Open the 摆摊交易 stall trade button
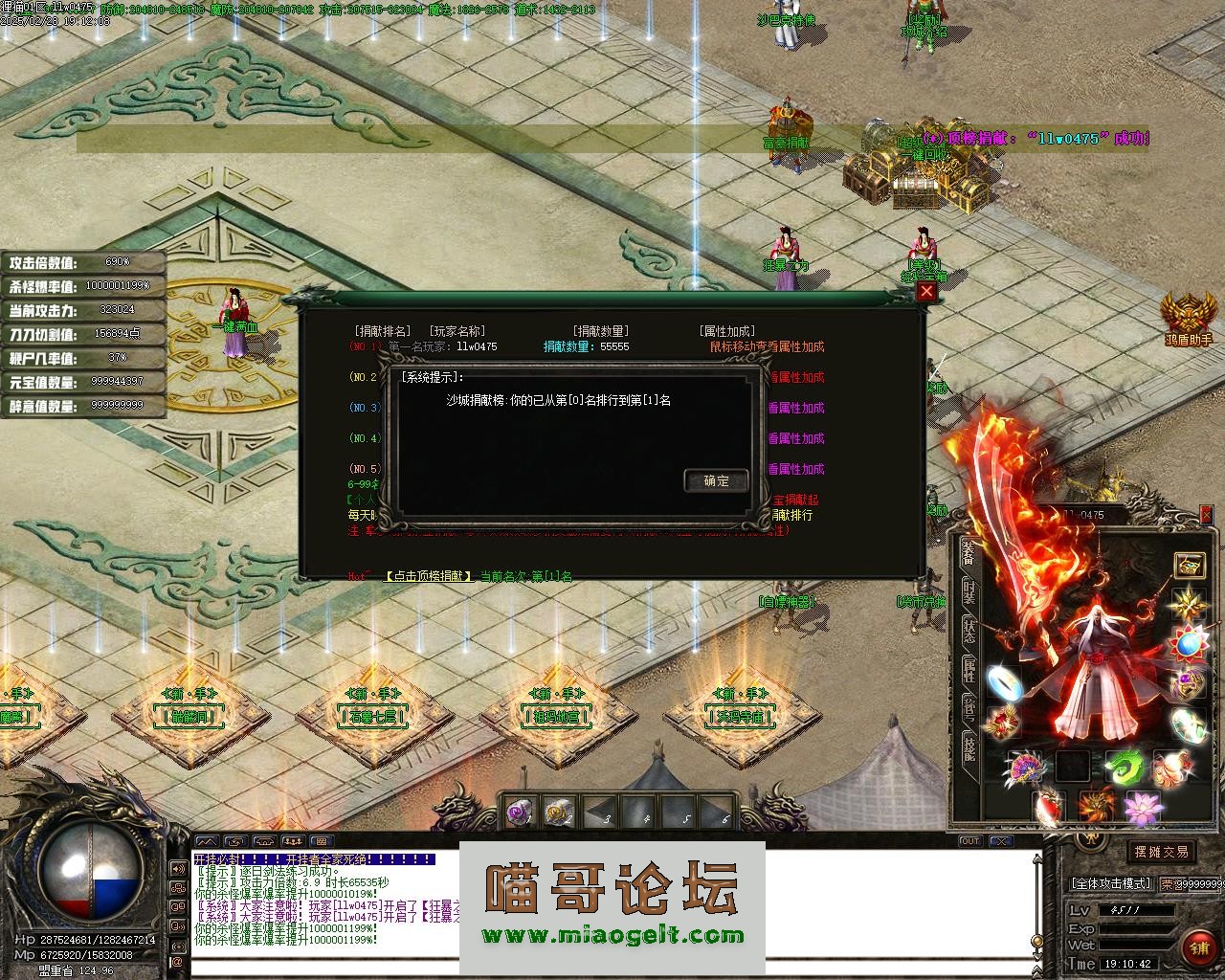 pyautogui.click(x=1161, y=852)
